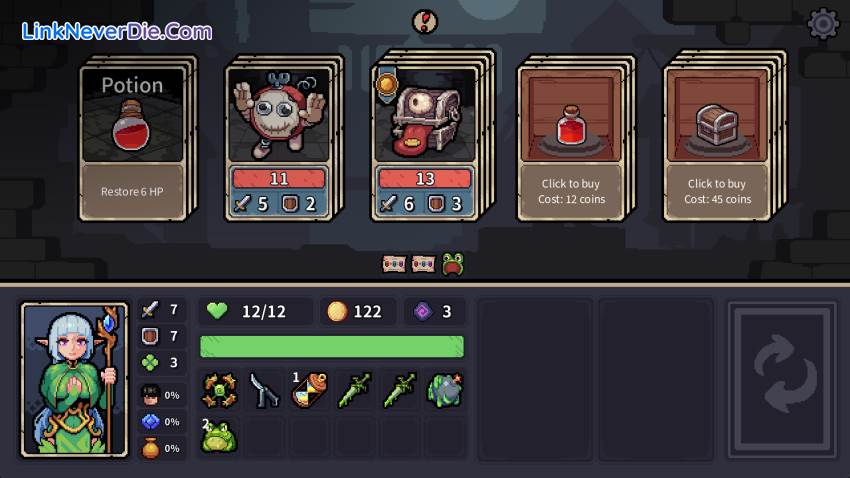Click the frog face status icon

click(453, 264)
